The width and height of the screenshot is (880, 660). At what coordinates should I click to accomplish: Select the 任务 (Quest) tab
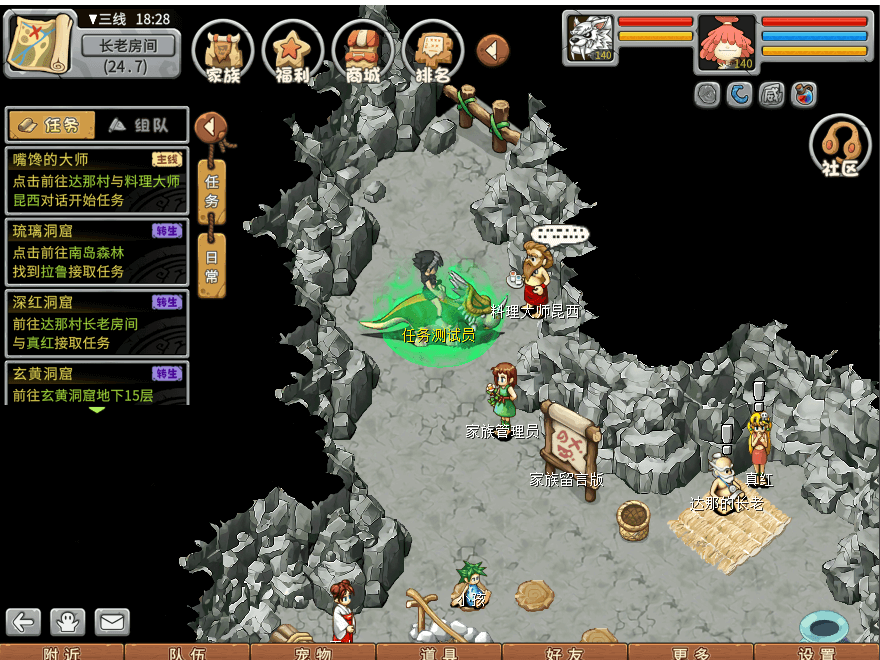[52, 125]
